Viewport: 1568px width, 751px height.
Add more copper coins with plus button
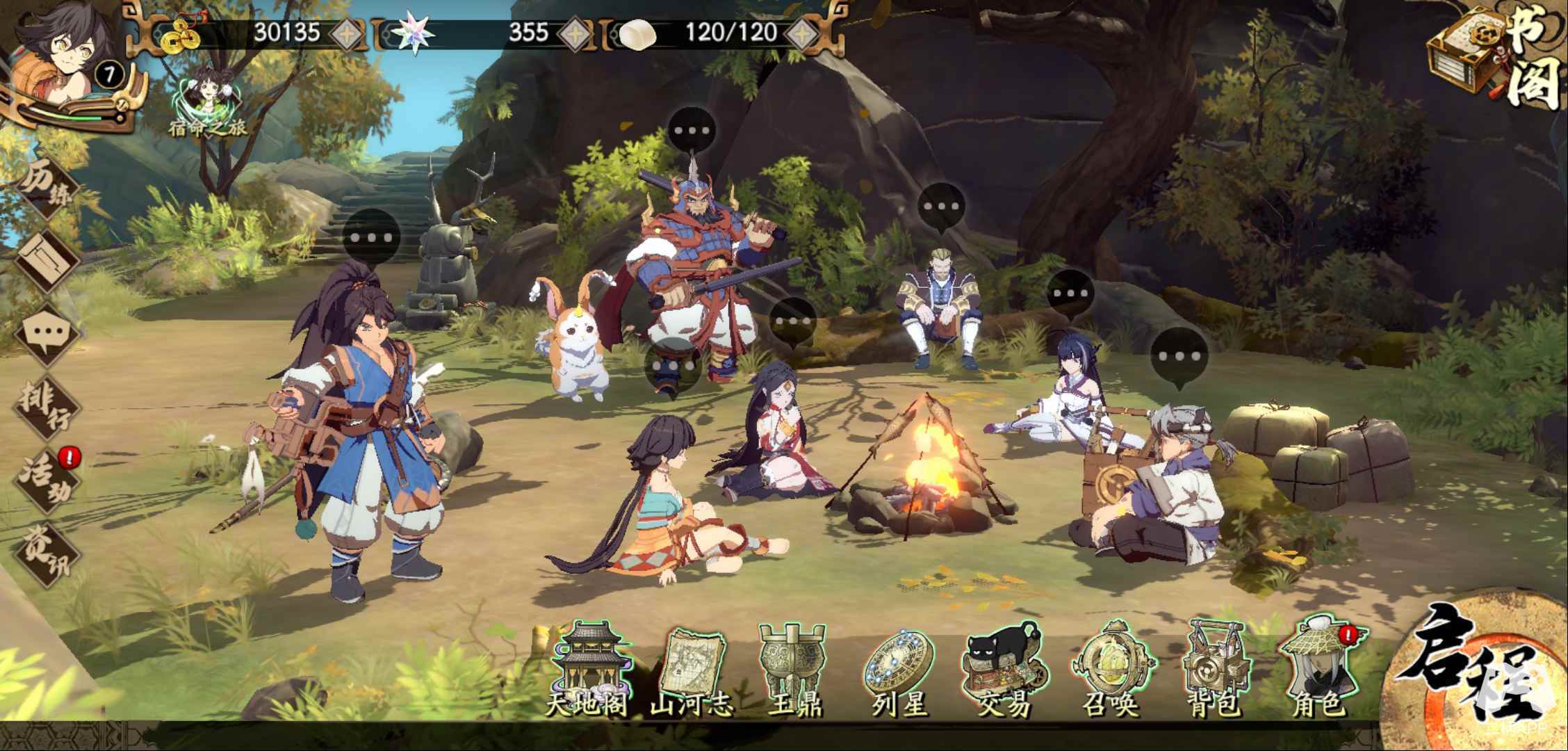pos(345,33)
